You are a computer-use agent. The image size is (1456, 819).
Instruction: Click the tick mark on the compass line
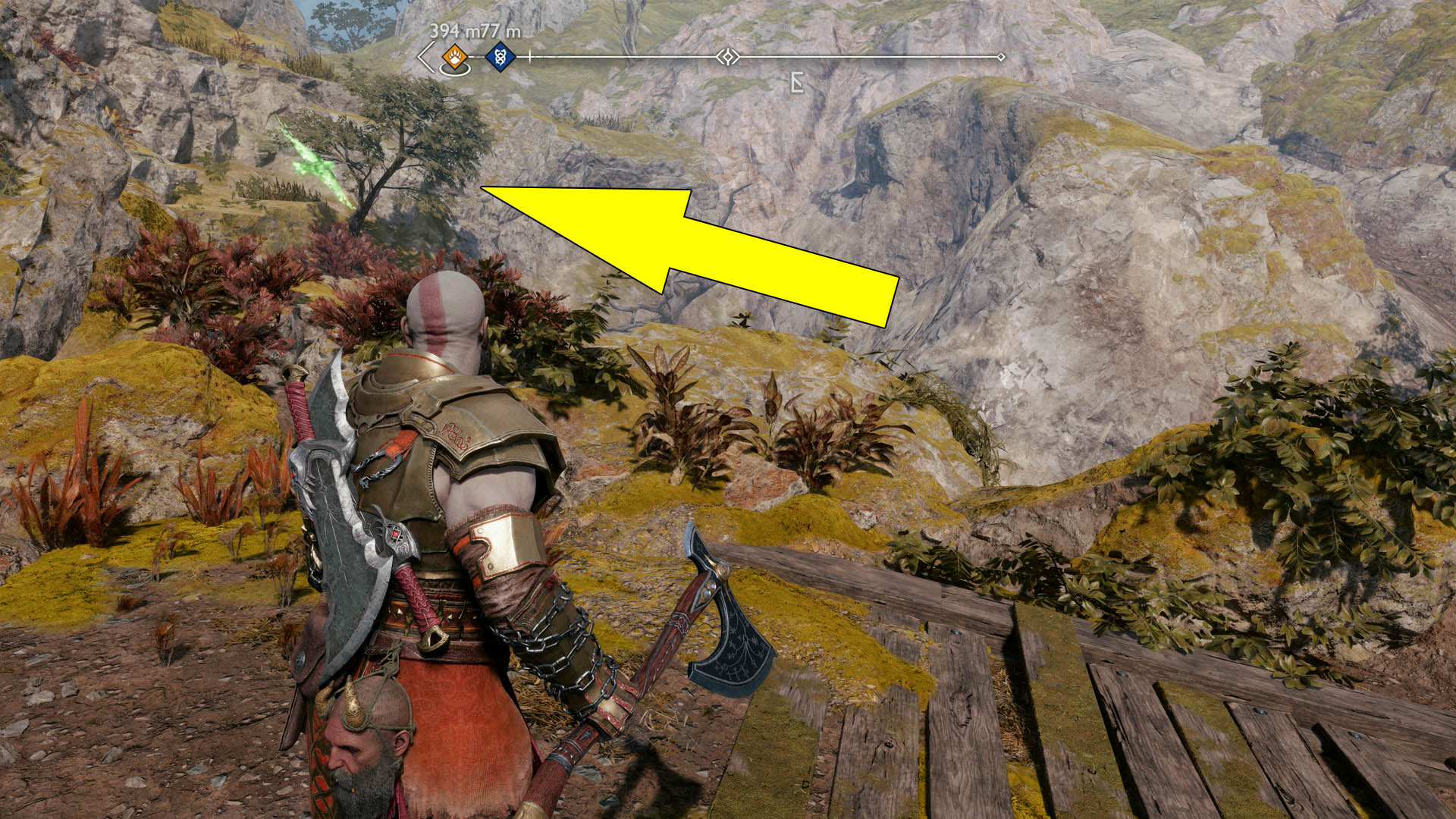(x=529, y=55)
